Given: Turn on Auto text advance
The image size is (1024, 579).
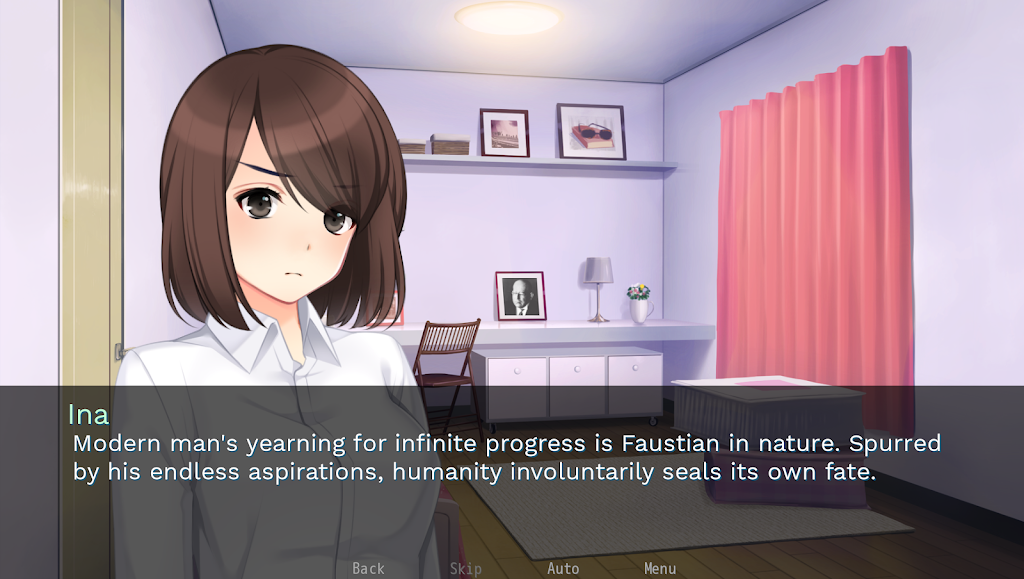Looking at the screenshot, I should (563, 568).
